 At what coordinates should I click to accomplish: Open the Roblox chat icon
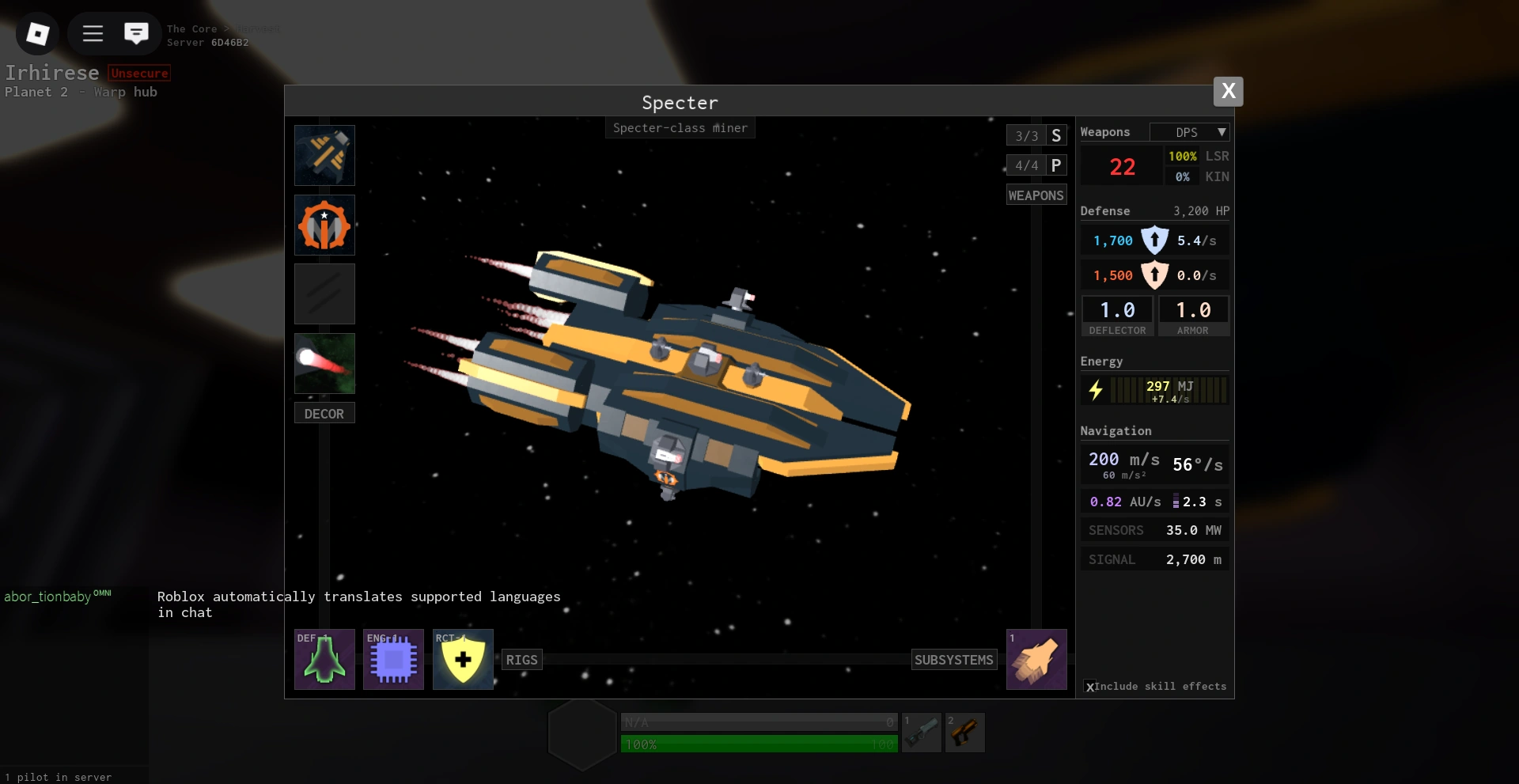tap(136, 33)
